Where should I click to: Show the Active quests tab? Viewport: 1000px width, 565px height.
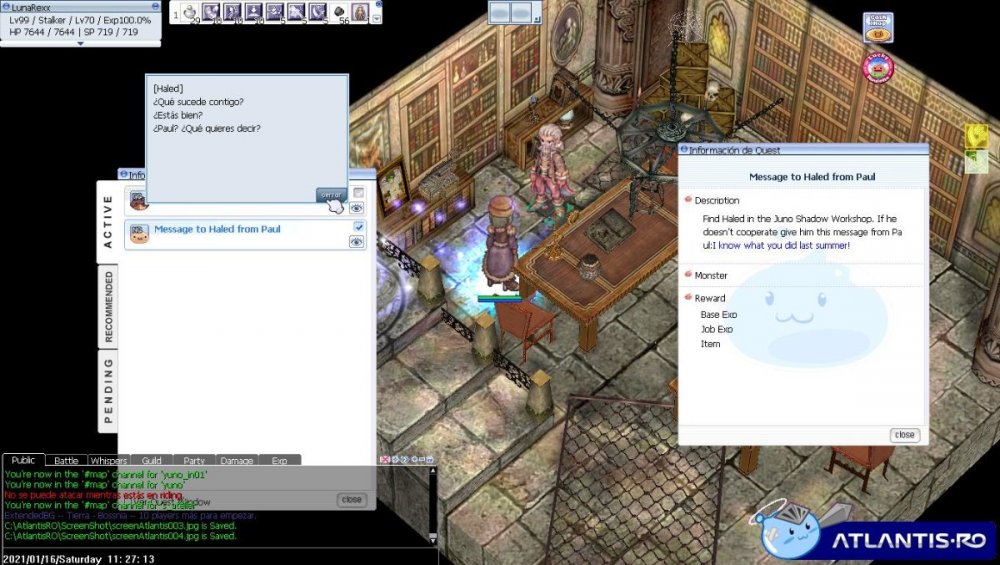(108, 221)
